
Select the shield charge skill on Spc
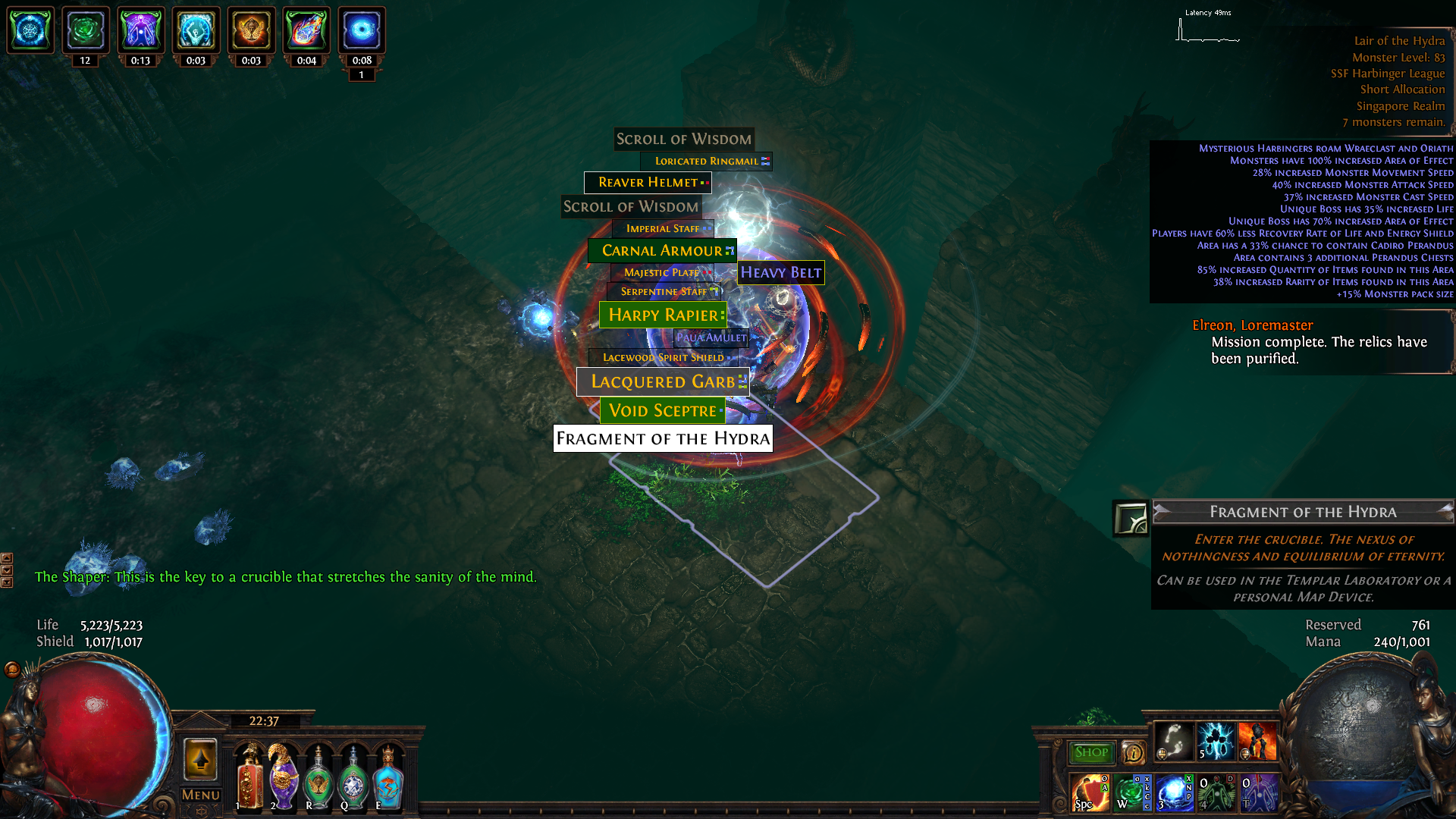click(1092, 794)
